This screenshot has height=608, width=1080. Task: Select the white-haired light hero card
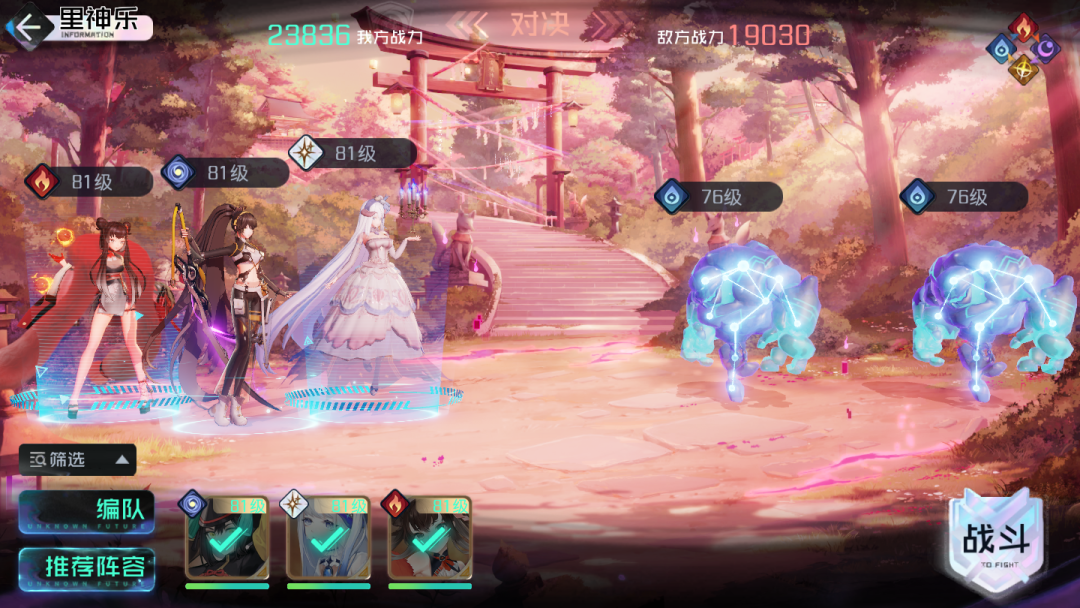328,538
